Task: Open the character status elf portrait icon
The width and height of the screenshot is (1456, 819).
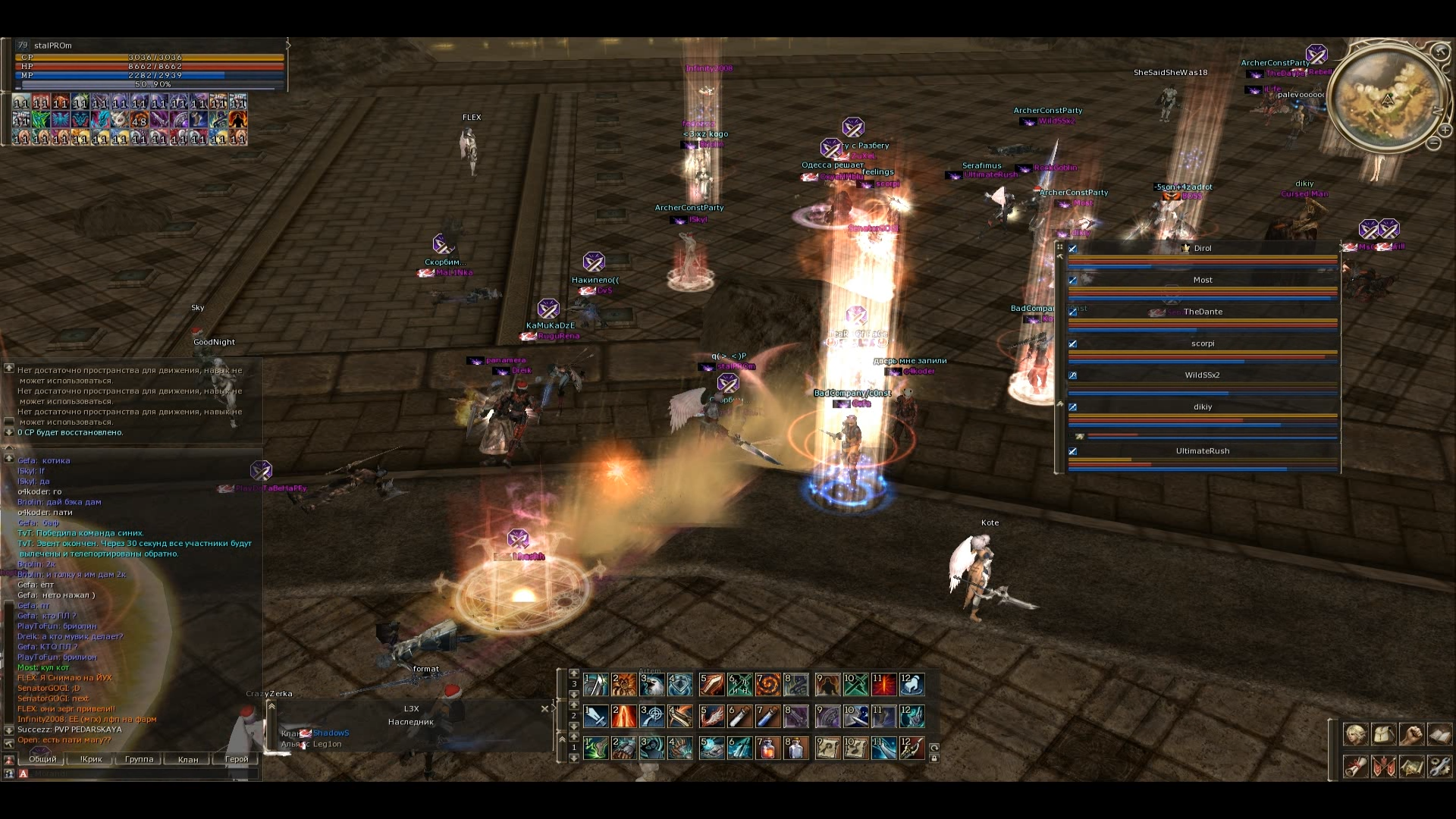Action: click(1355, 734)
